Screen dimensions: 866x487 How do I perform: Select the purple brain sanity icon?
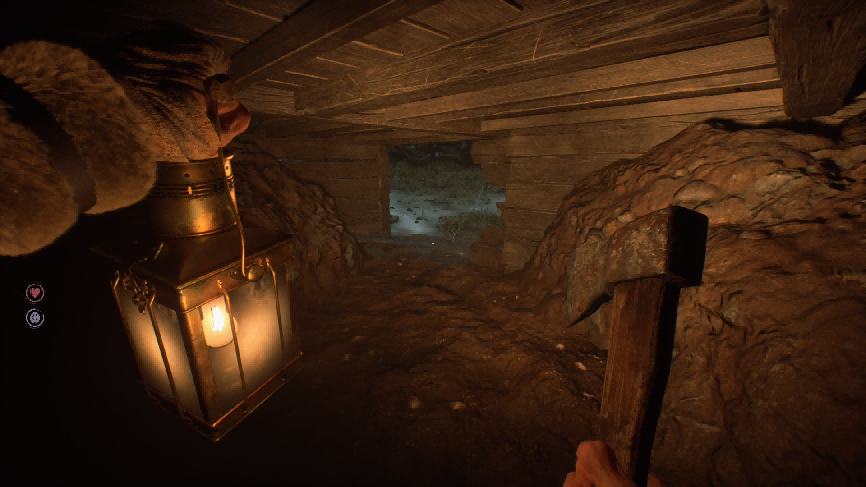point(35,318)
